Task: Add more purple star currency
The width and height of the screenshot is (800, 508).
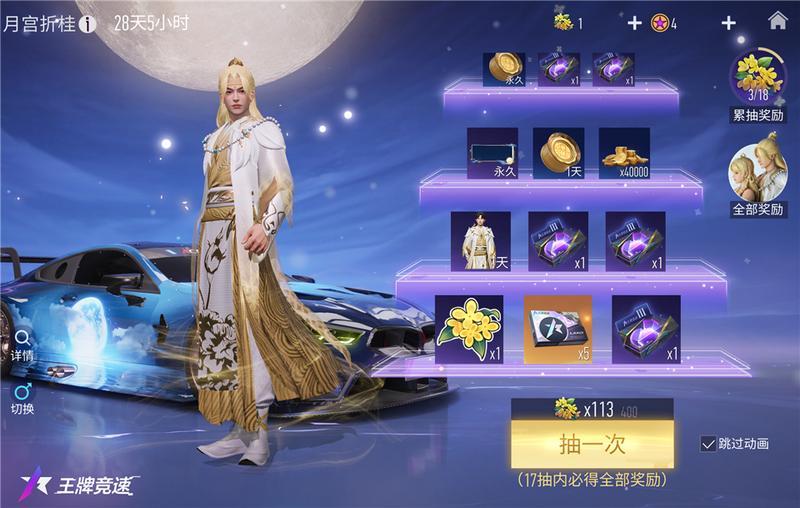Action: click(x=728, y=23)
